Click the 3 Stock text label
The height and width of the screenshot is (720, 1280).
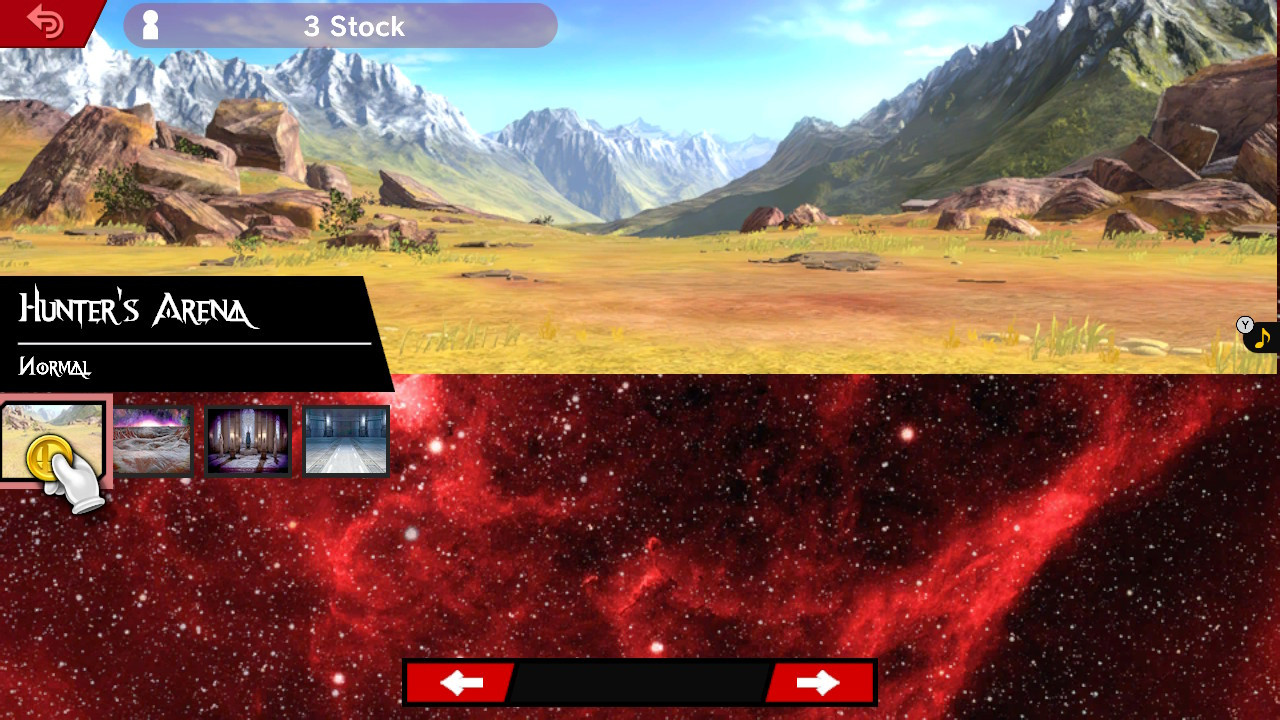[355, 26]
